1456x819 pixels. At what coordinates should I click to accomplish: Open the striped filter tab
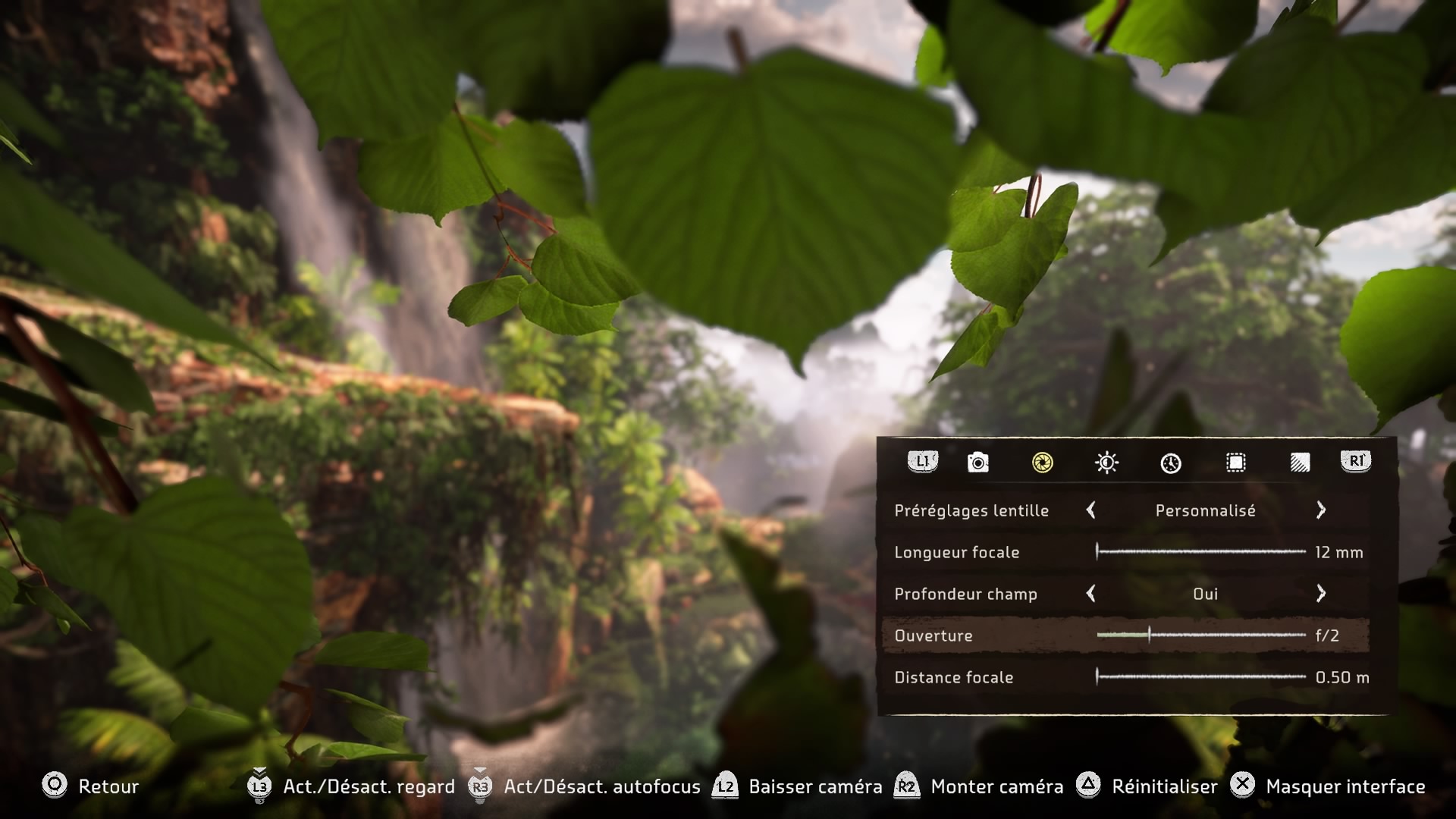pyautogui.click(x=1300, y=462)
